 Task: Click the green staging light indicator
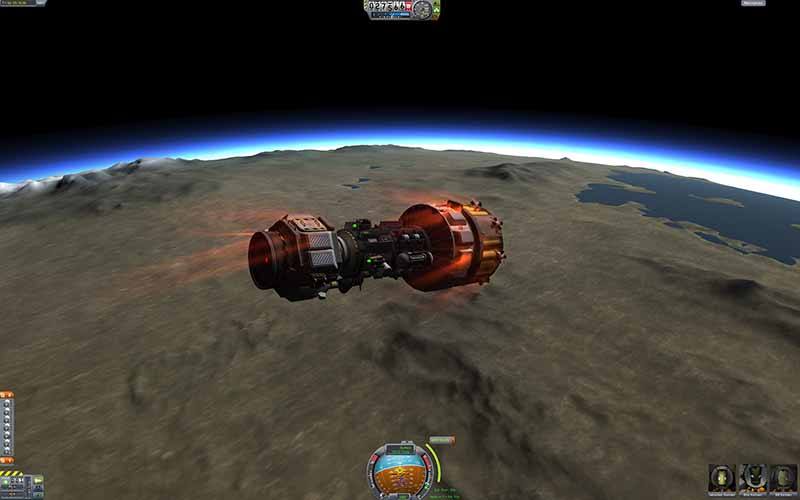coord(6,482)
